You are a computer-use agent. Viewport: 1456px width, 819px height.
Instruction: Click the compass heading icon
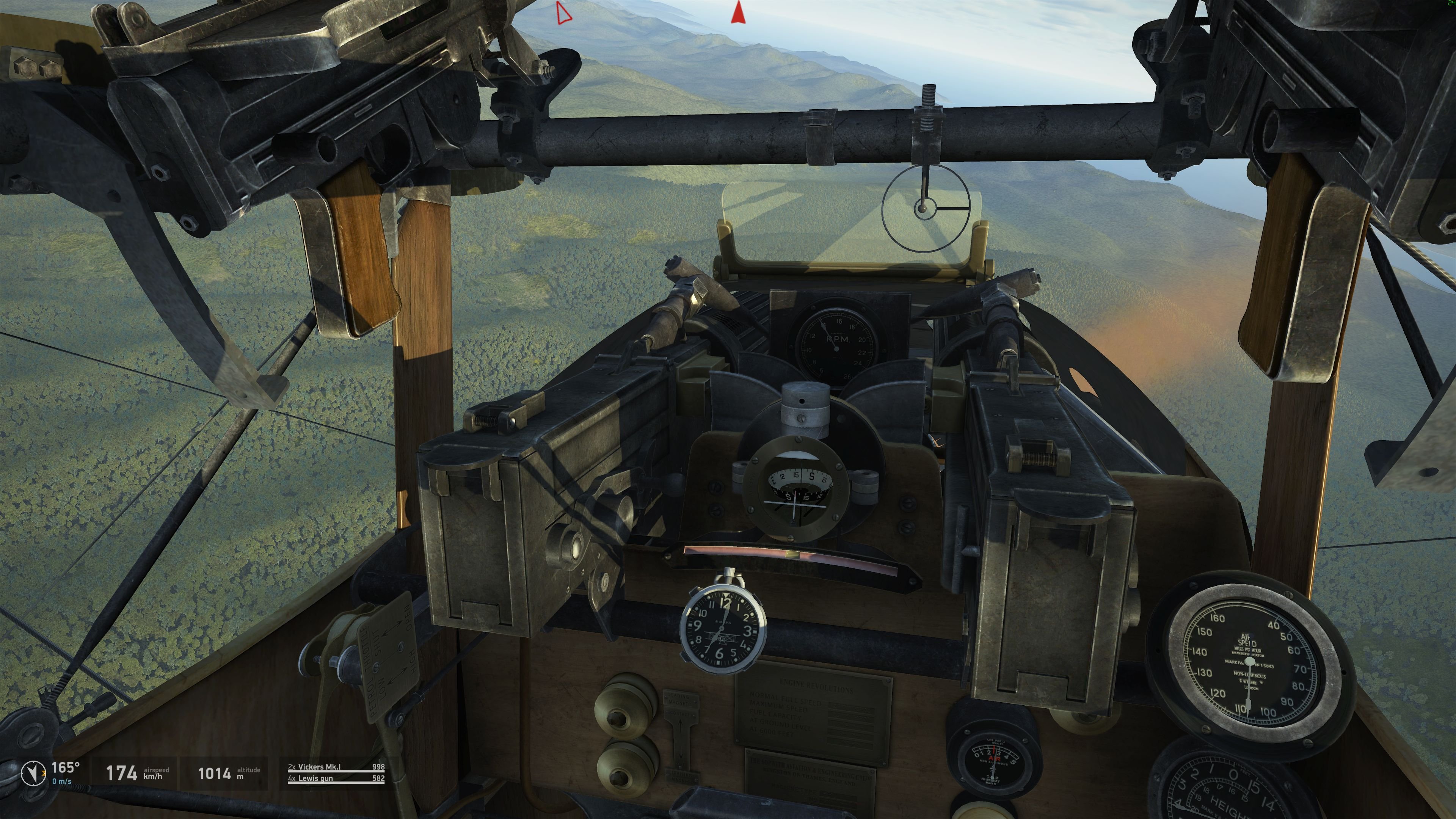tap(33, 773)
